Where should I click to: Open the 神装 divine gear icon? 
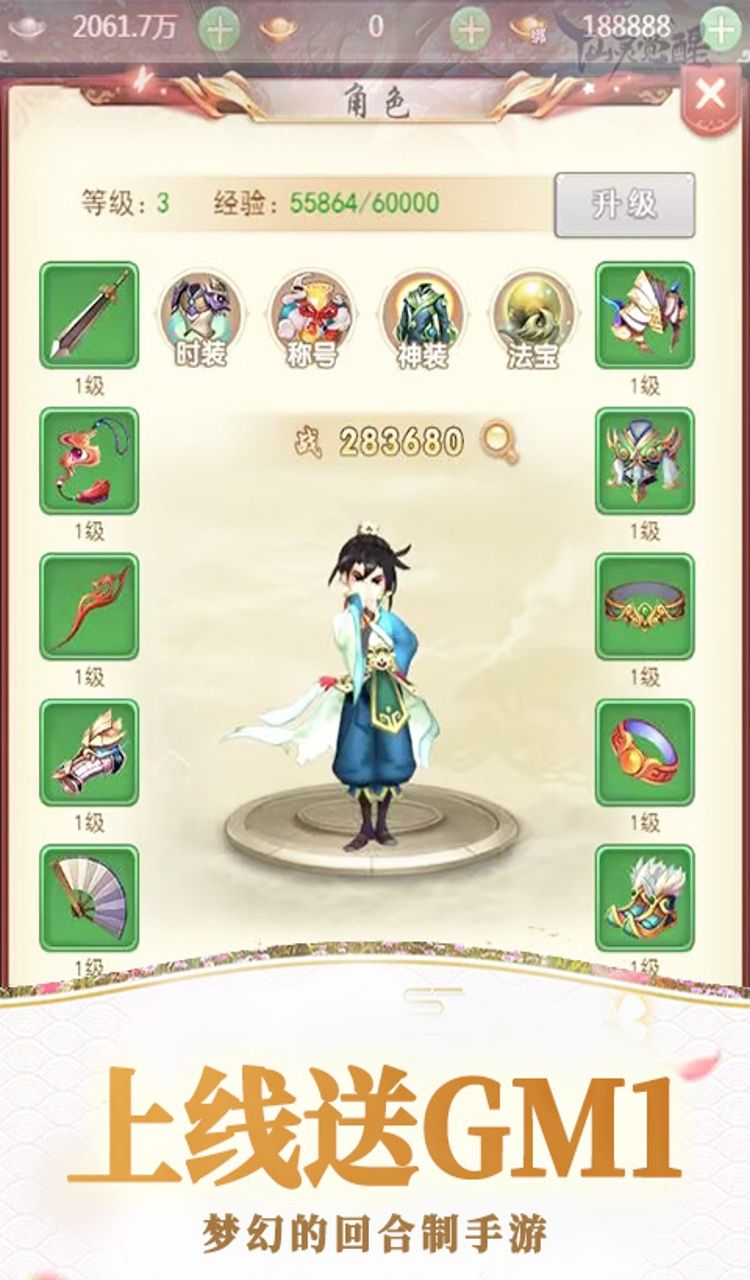(x=422, y=318)
